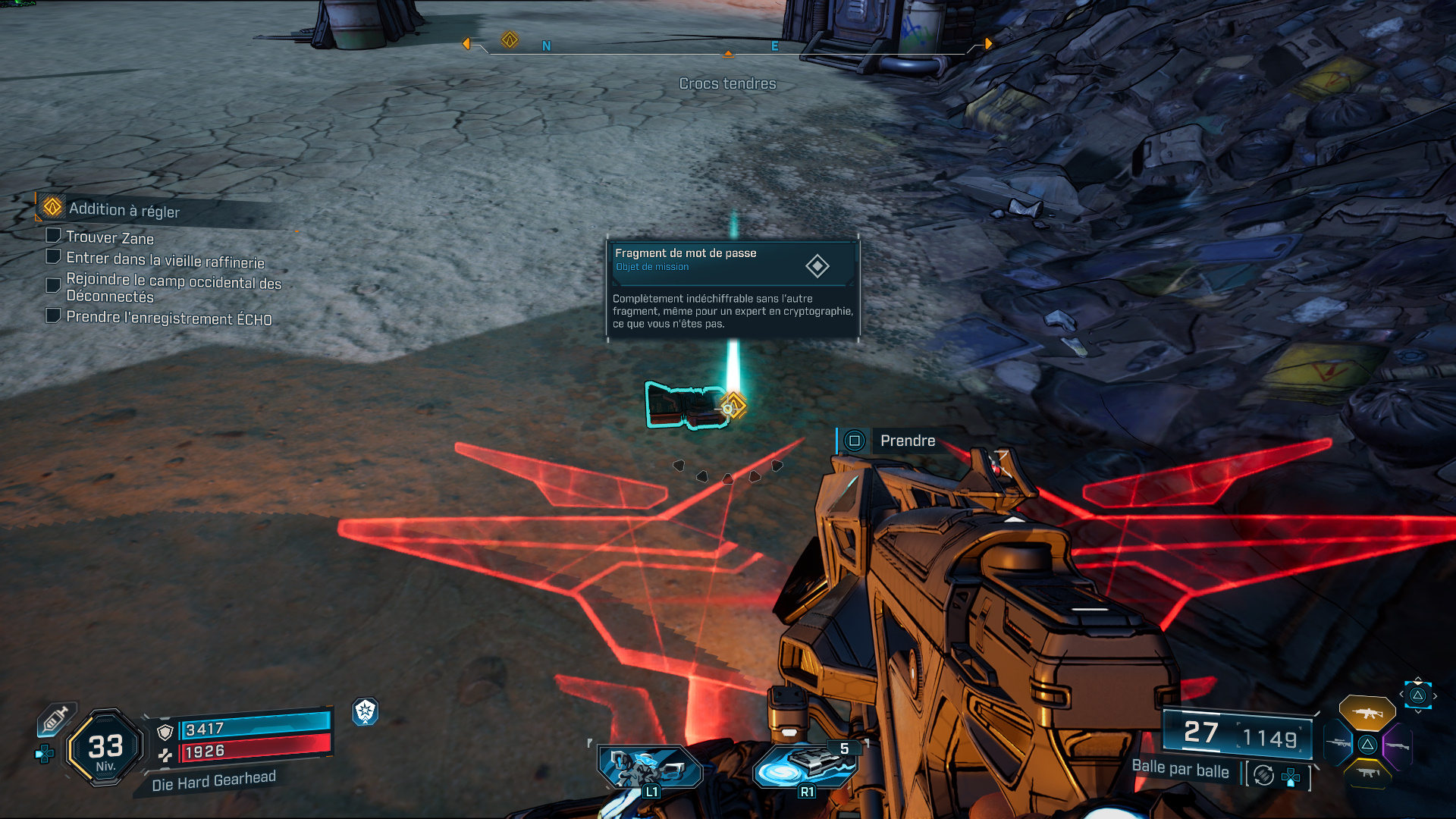This screenshot has width=1456, height=819.
Task: Select the grenade slot icon
Action: click(x=805, y=766)
